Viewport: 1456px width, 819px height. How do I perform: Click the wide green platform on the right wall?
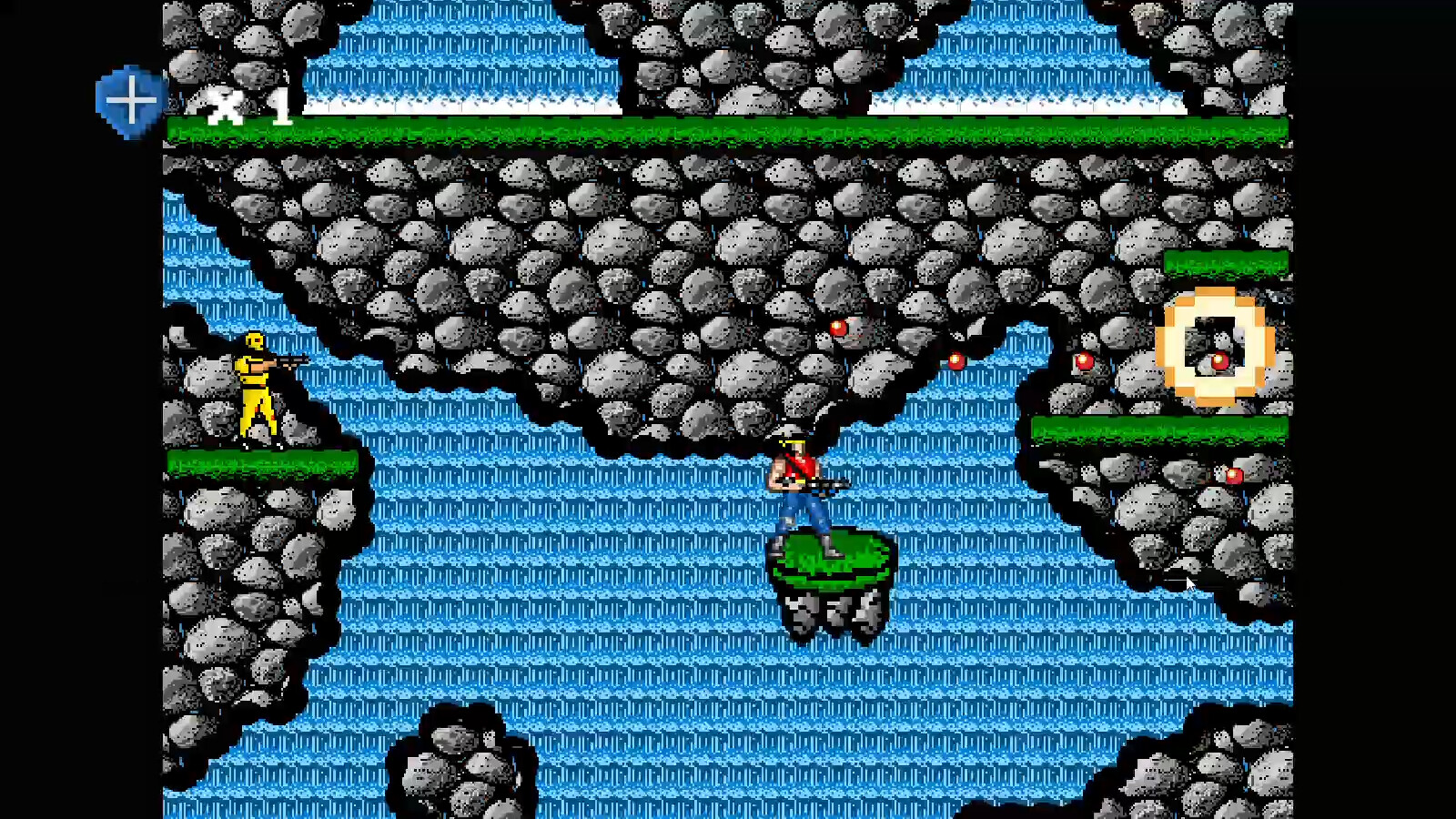[x=1156, y=428]
